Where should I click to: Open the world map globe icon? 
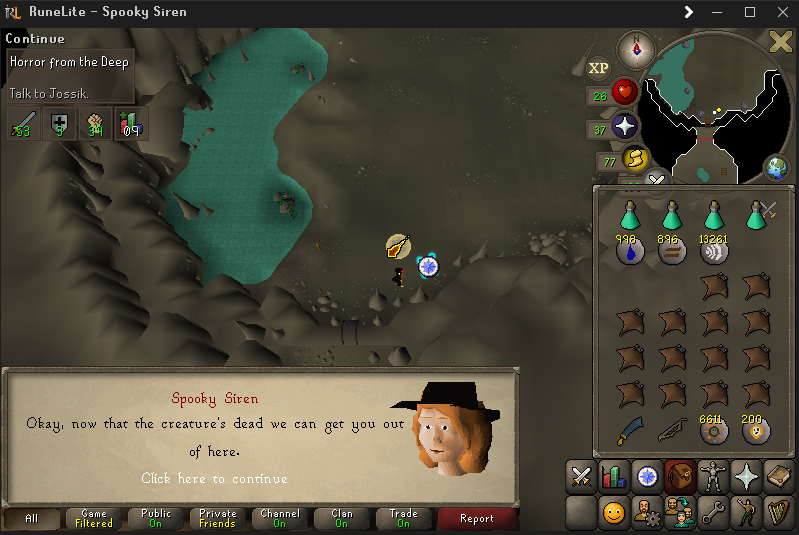pos(777,168)
